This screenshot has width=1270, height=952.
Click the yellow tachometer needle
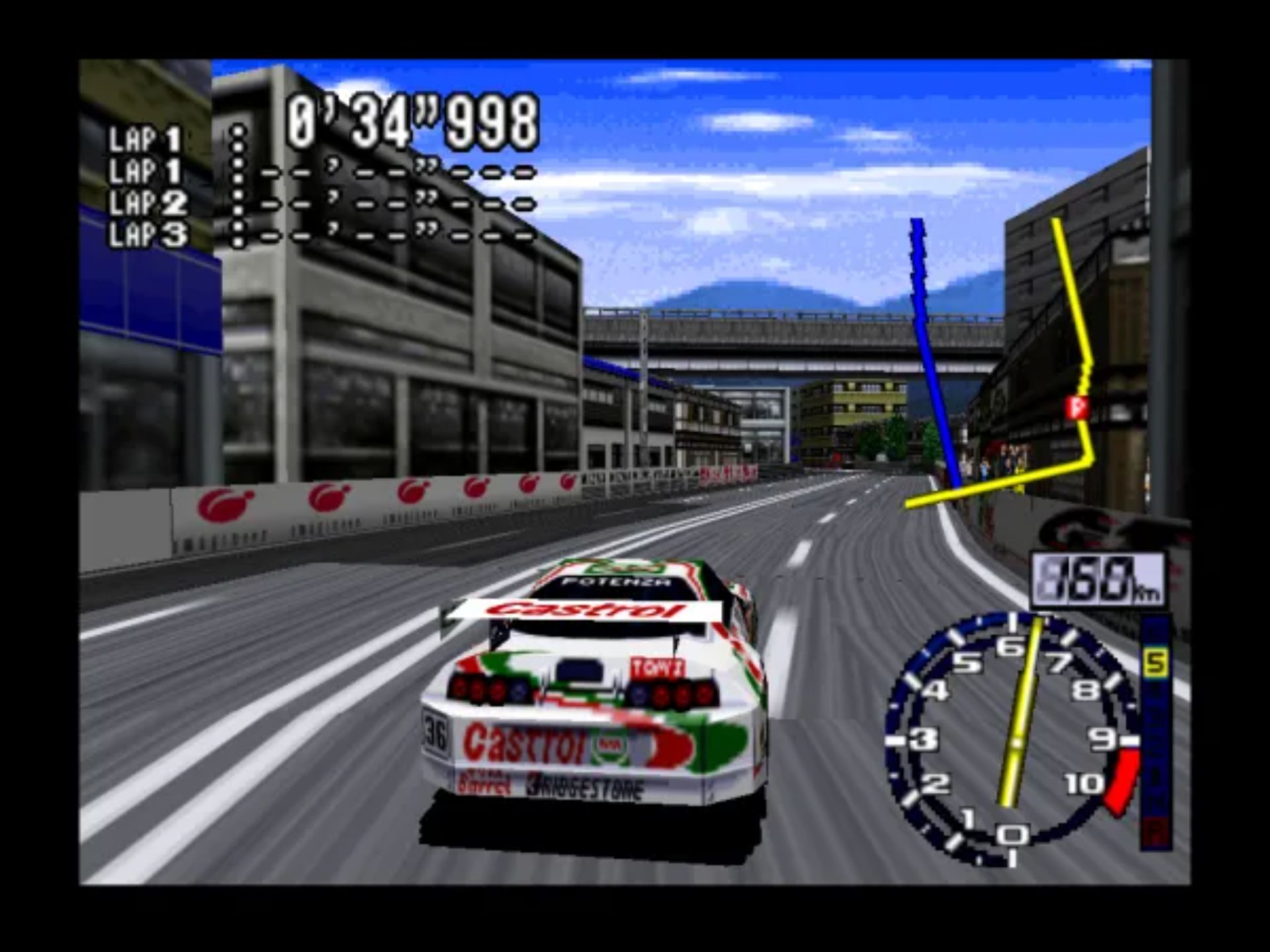[1025, 681]
